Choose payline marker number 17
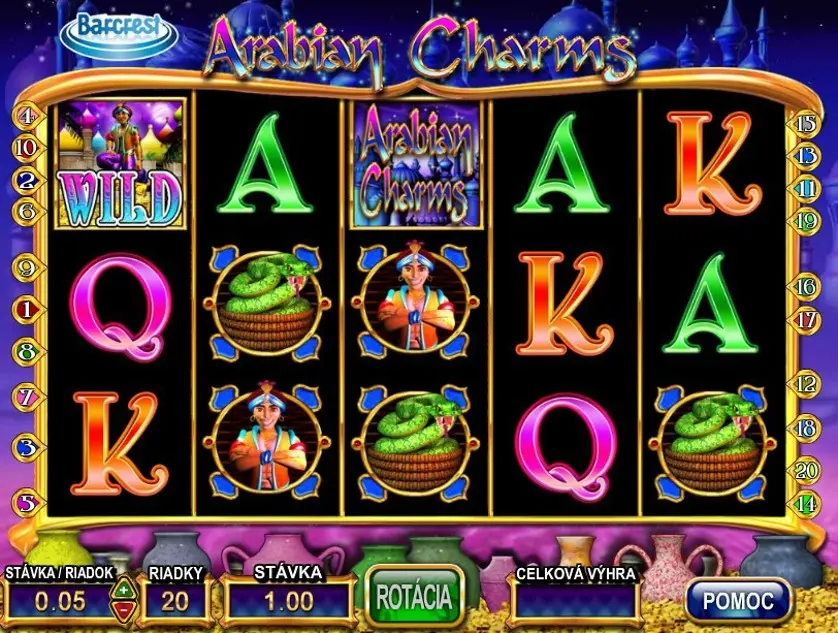 [806, 320]
